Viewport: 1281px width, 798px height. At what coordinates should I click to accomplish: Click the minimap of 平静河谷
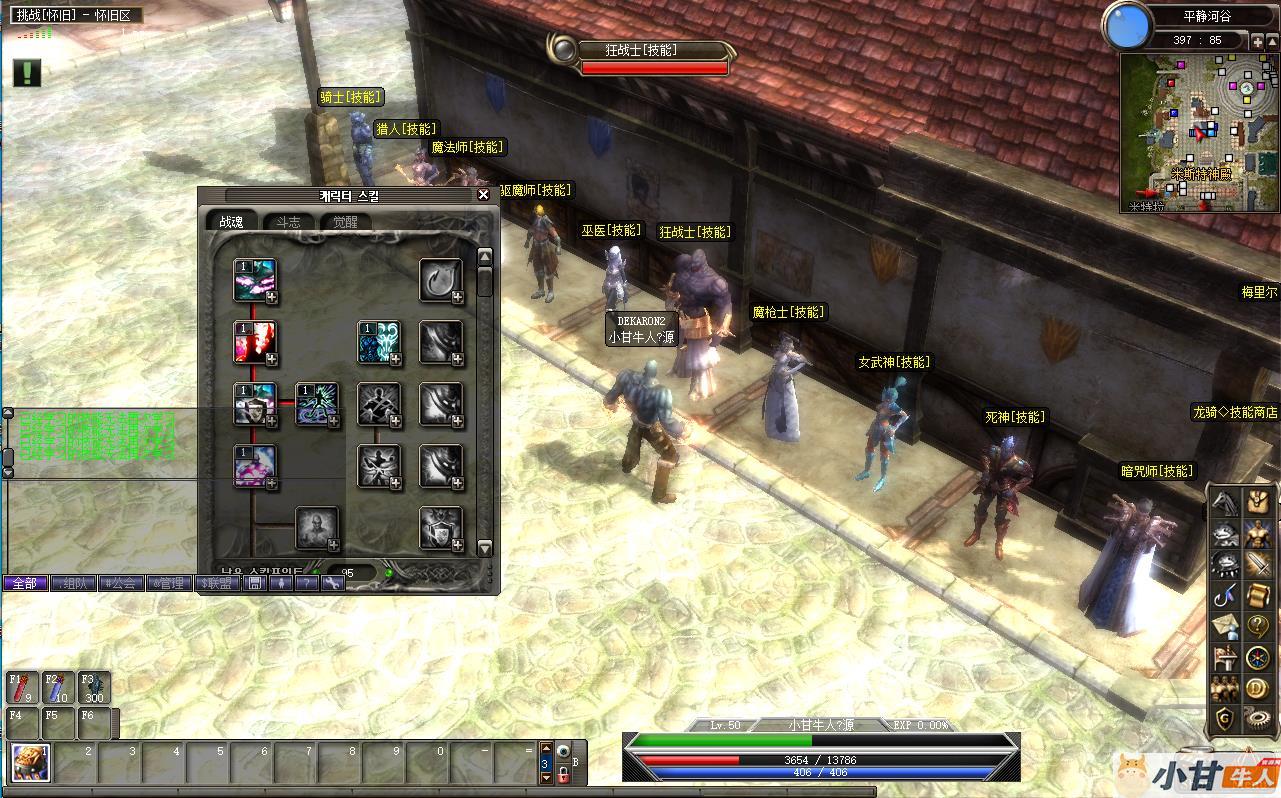[1198, 133]
